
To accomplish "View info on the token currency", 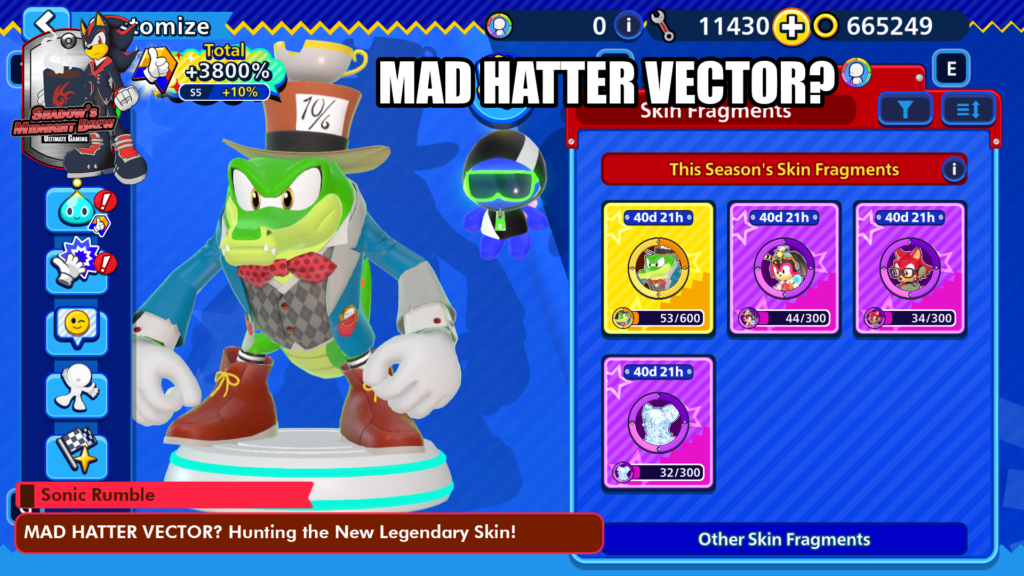I will 628,26.
